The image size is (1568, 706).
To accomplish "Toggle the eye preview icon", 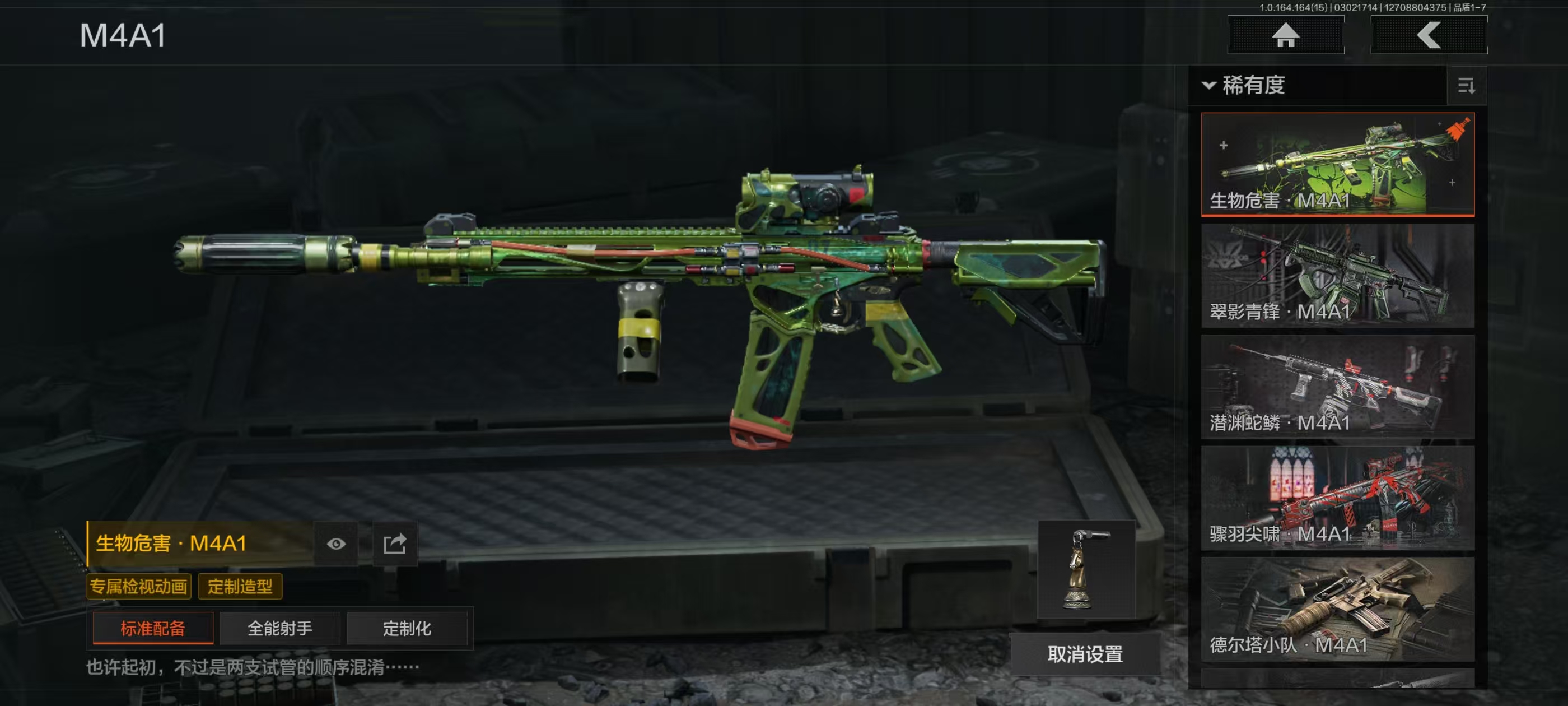I will (336, 544).
